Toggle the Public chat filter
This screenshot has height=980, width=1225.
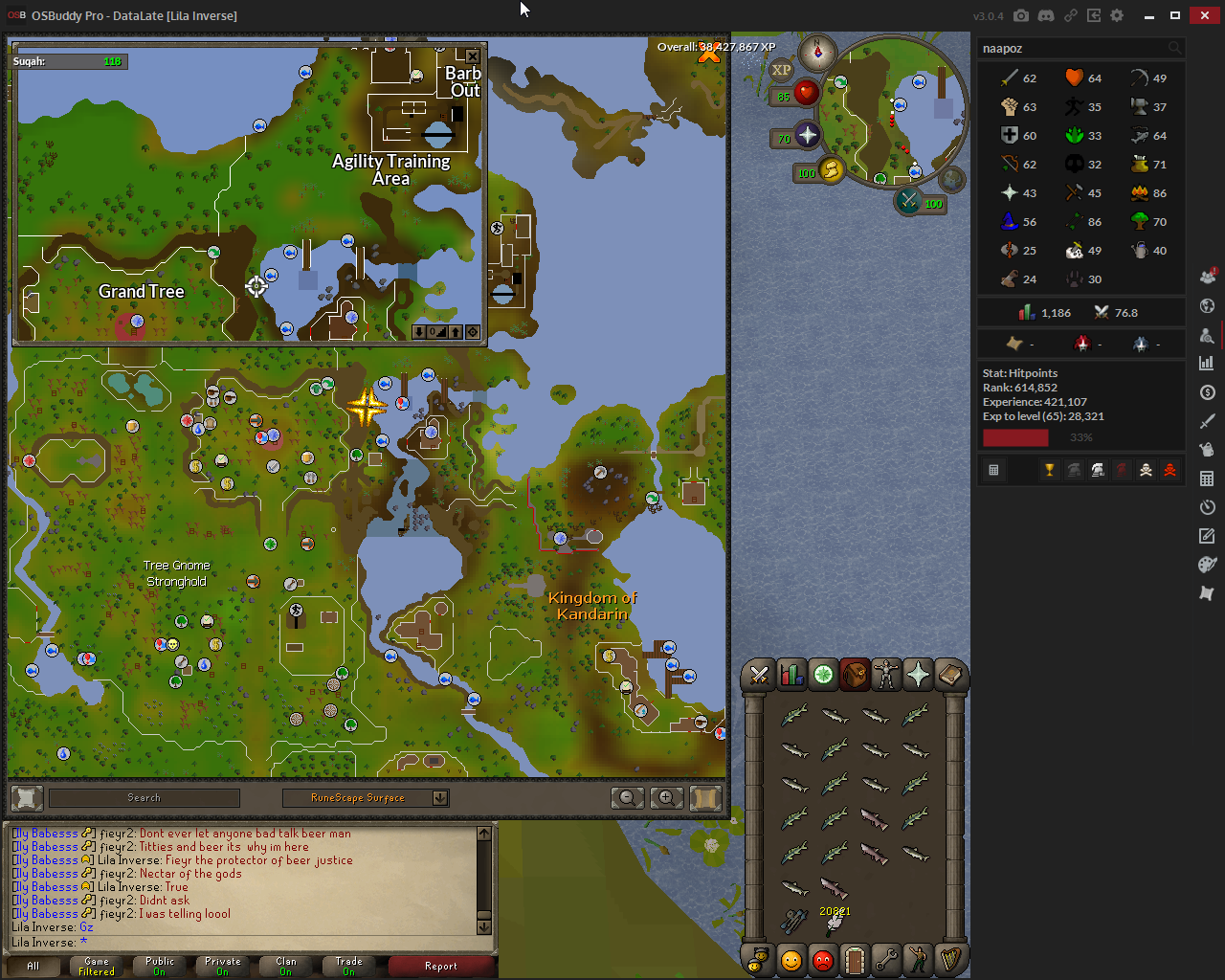click(160, 966)
